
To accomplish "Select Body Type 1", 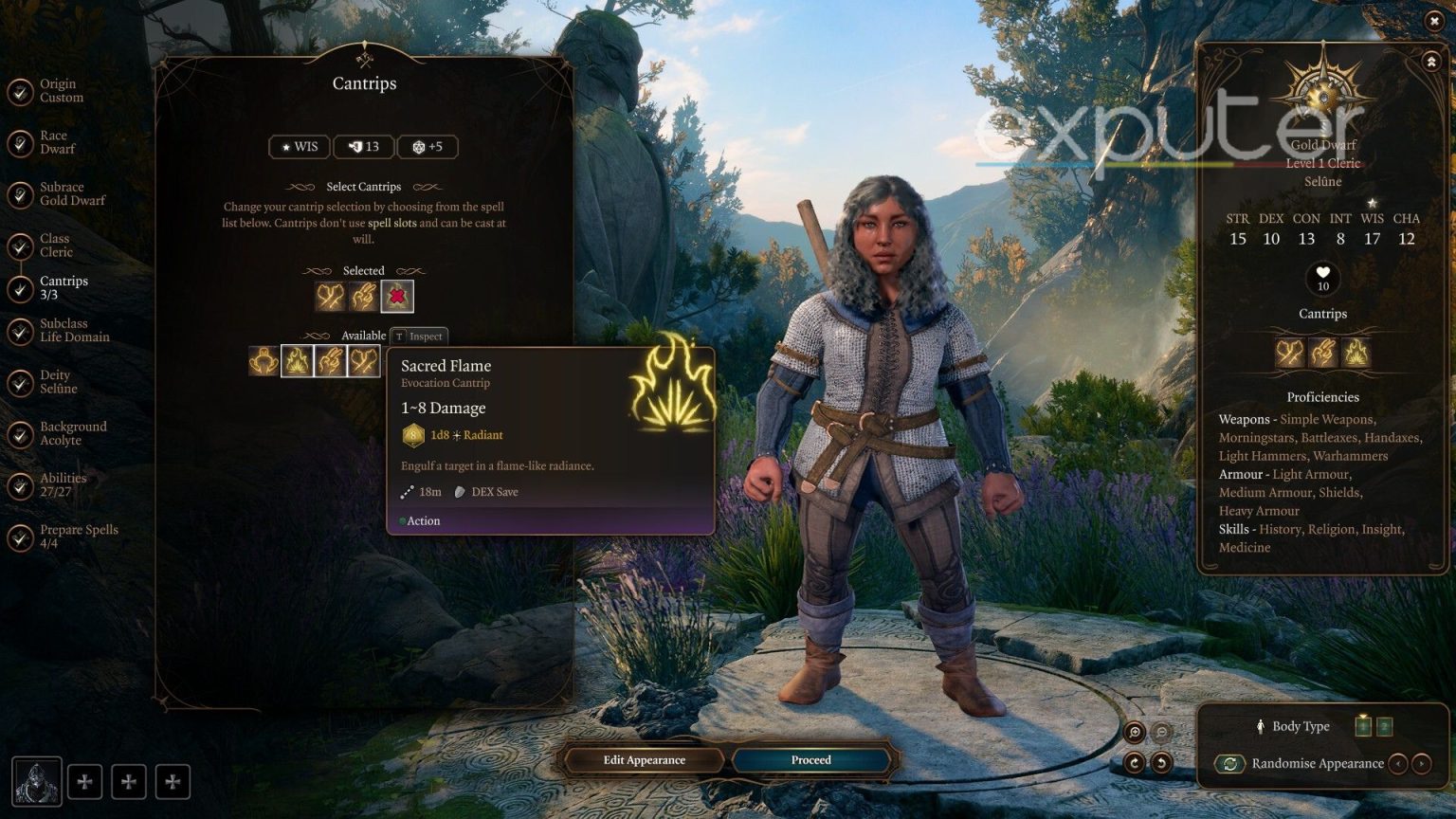I will (1362, 726).
